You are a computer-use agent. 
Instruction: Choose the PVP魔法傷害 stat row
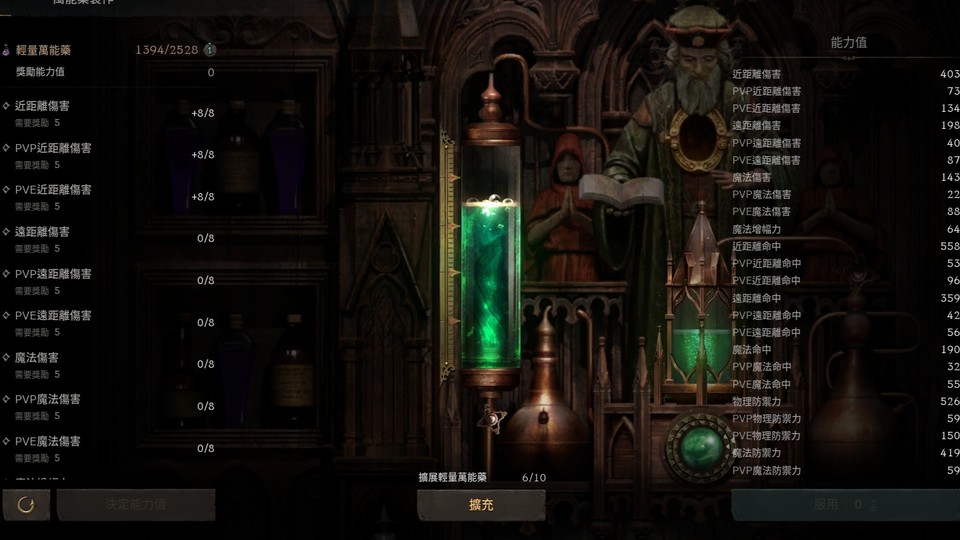[110, 407]
